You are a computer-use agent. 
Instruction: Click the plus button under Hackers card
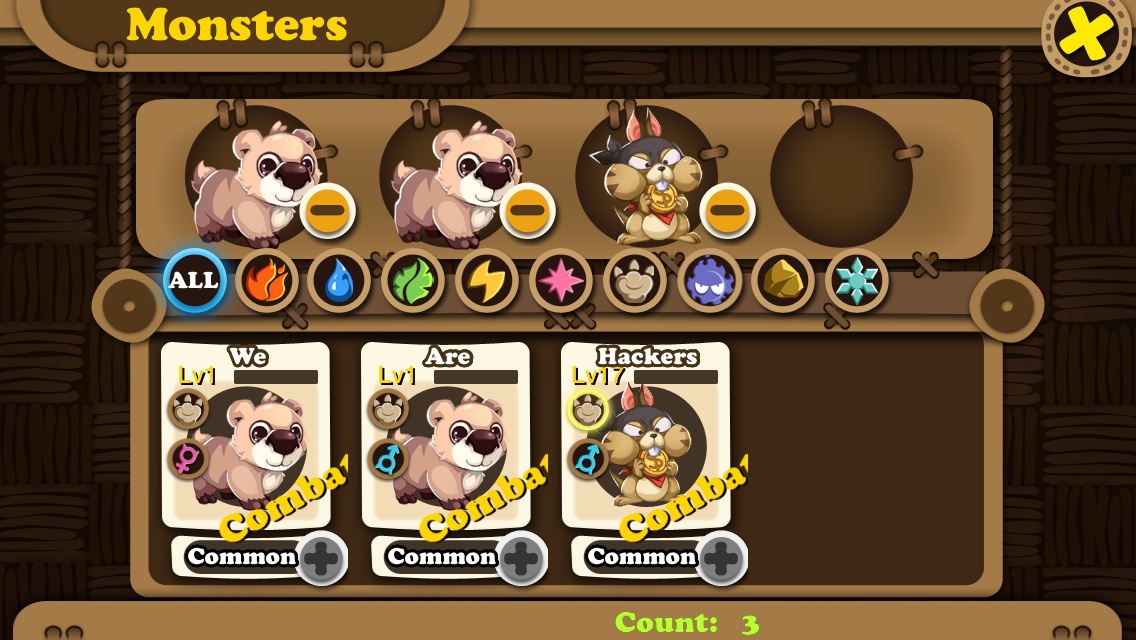coord(721,558)
